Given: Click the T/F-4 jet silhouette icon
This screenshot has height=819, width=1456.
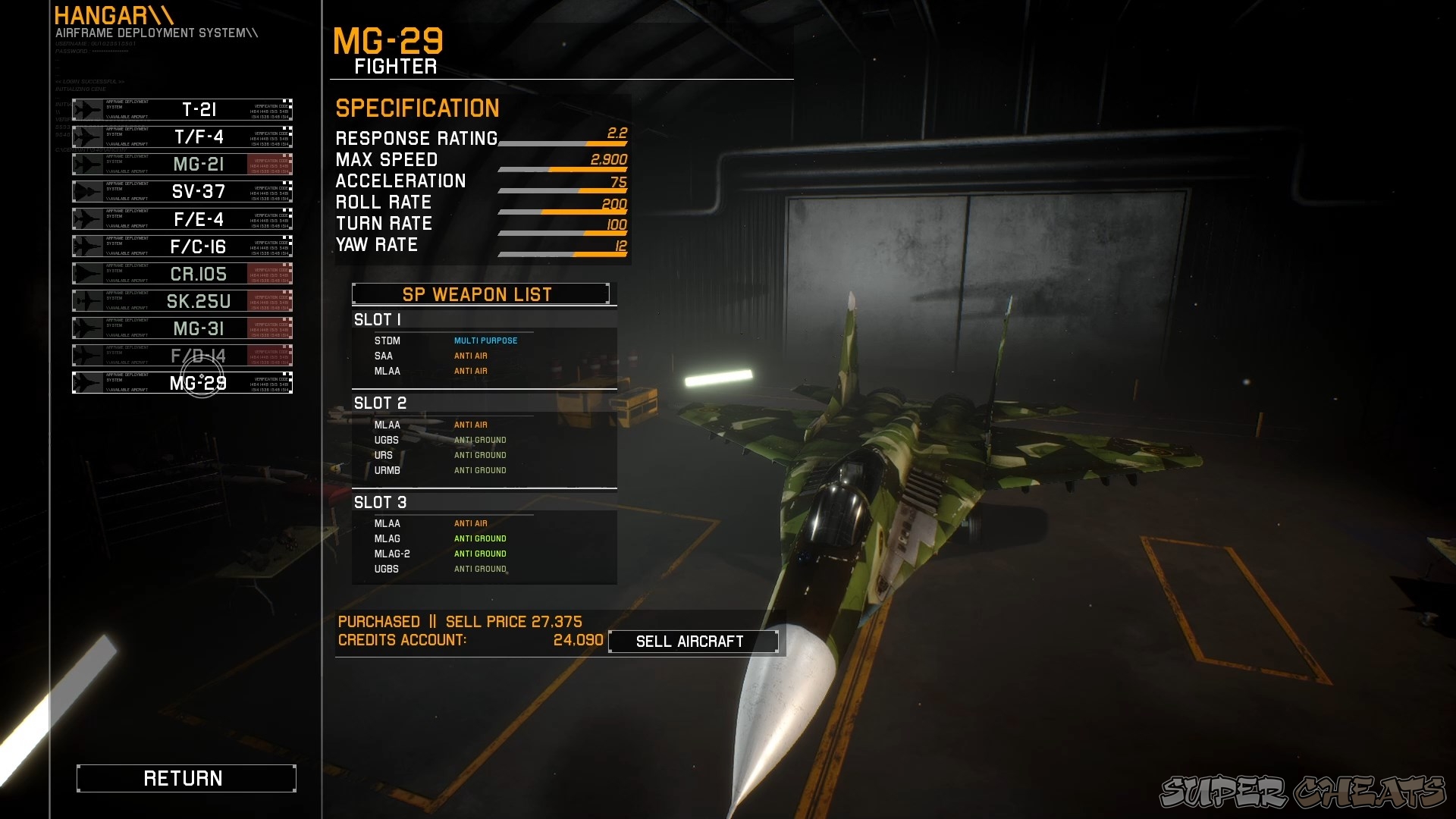Looking at the screenshot, I should [x=87, y=136].
